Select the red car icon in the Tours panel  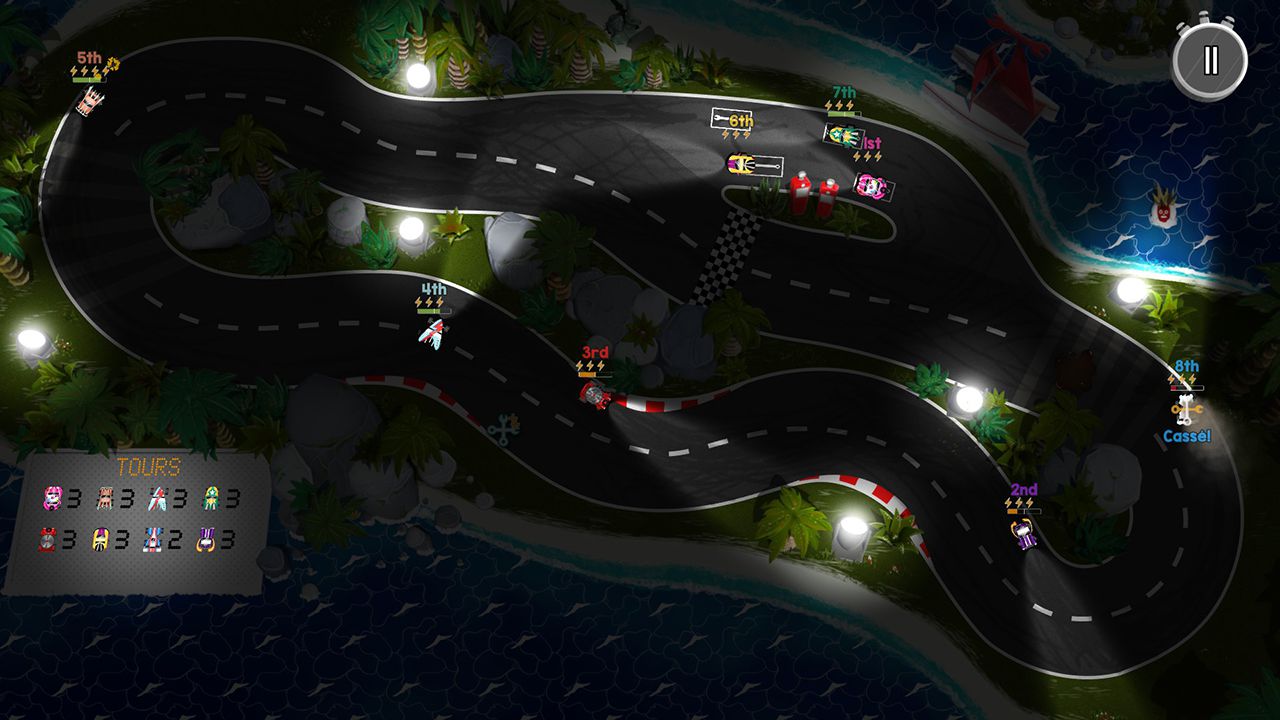[x=46, y=537]
